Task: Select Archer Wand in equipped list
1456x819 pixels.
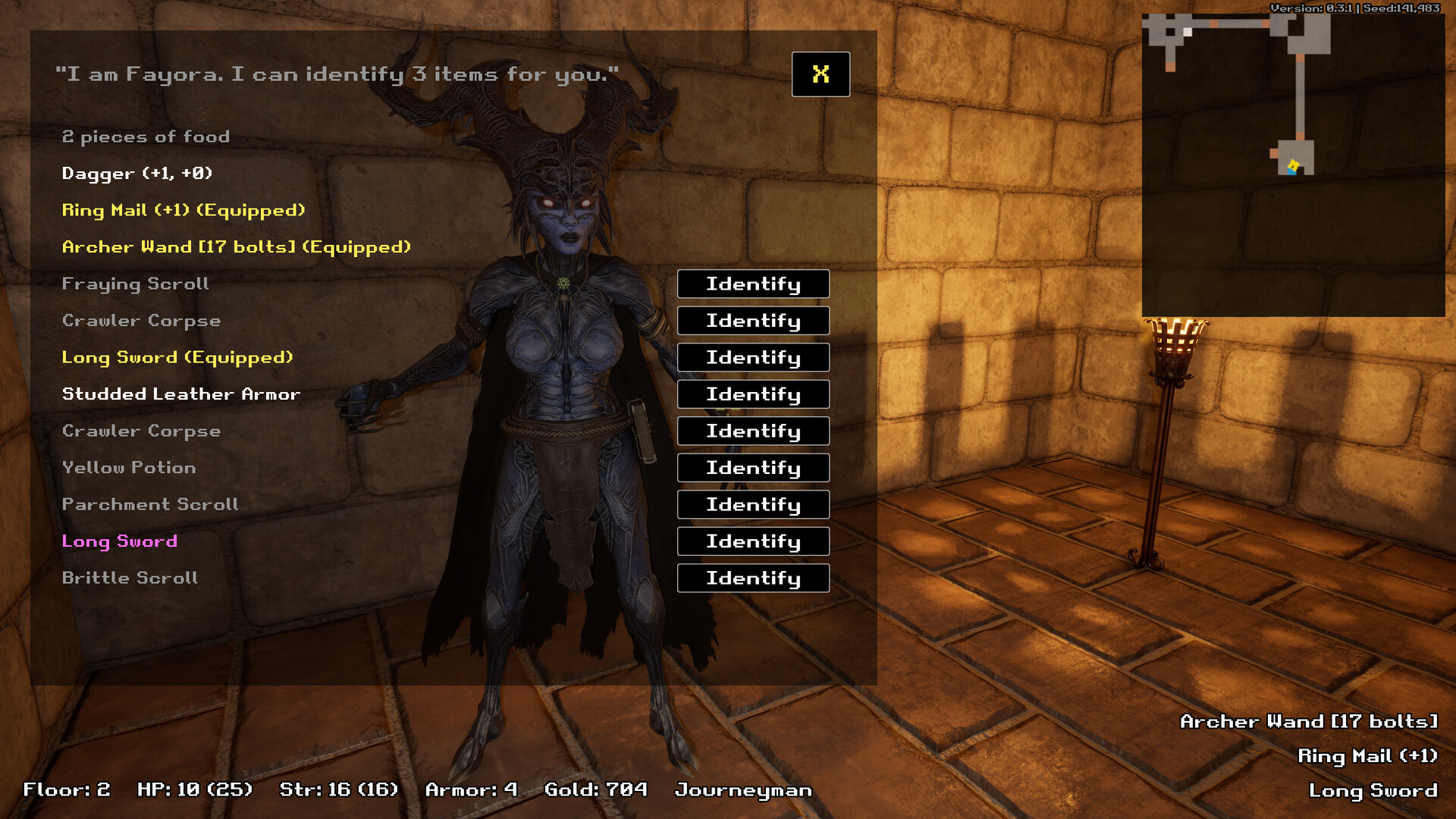Action: coord(1307,721)
